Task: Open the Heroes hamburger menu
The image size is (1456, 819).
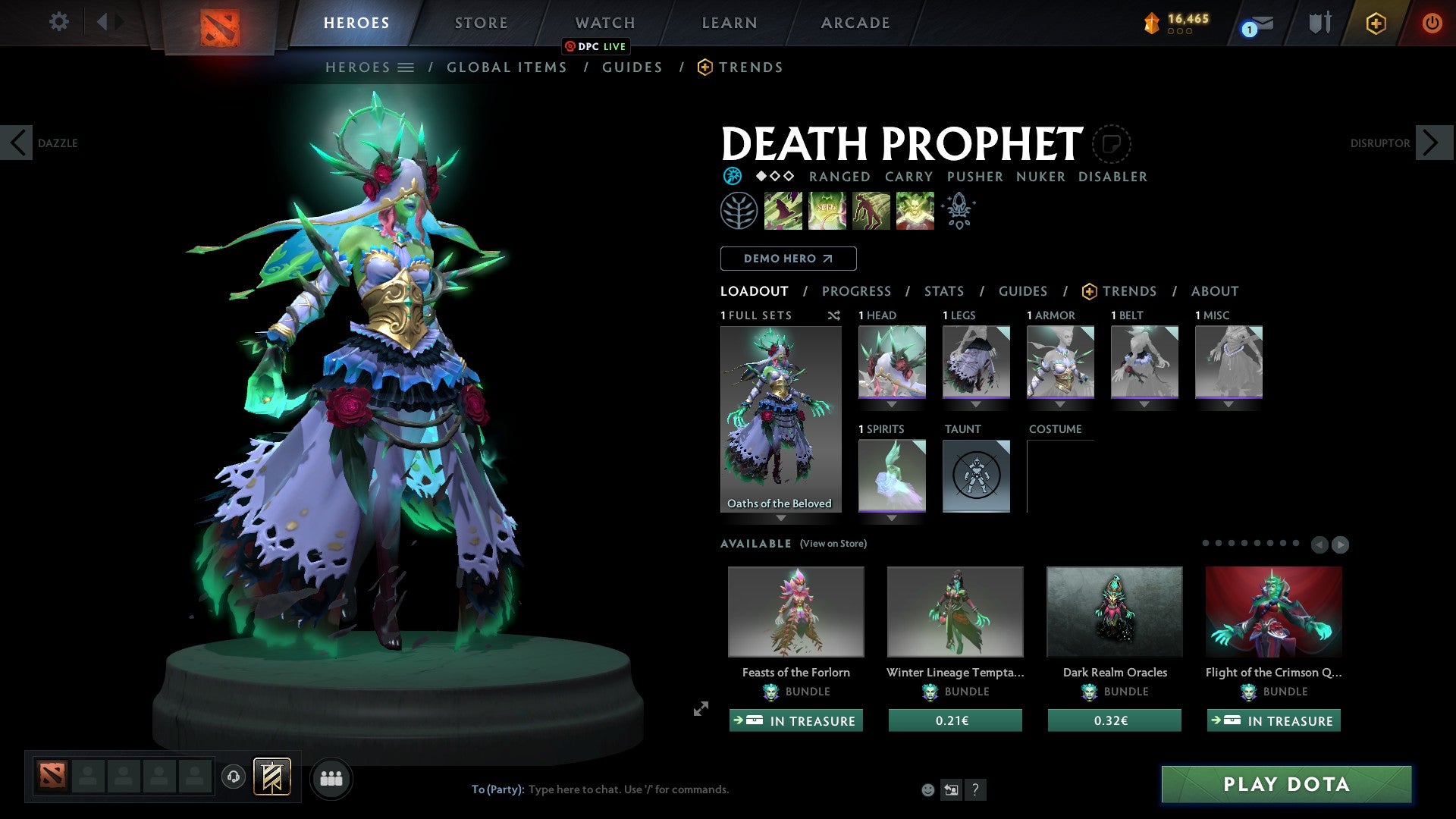Action: click(x=406, y=67)
